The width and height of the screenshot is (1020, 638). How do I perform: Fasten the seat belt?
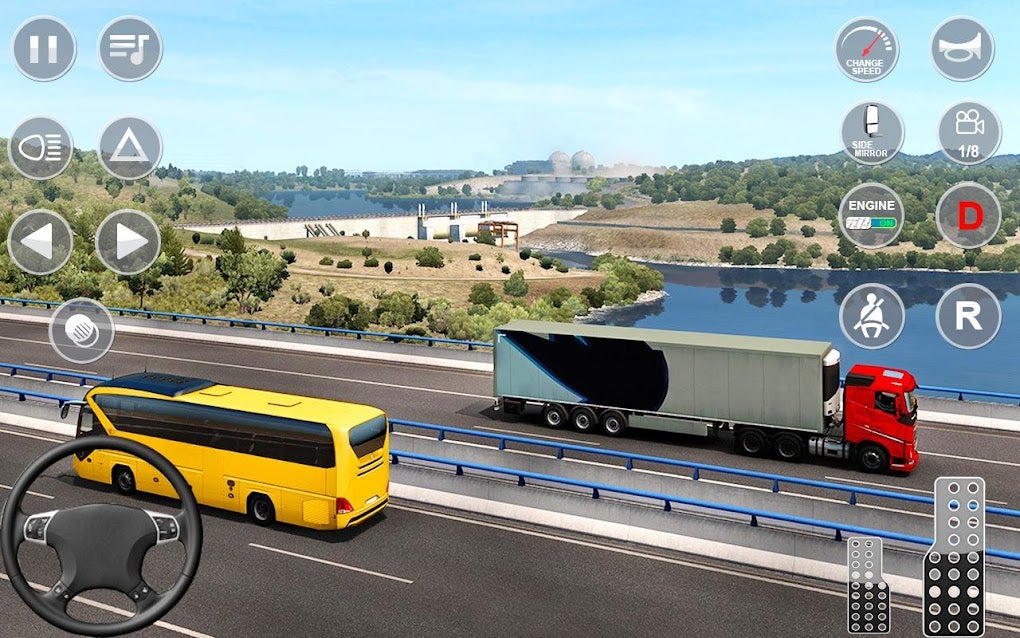pyautogui.click(x=872, y=316)
